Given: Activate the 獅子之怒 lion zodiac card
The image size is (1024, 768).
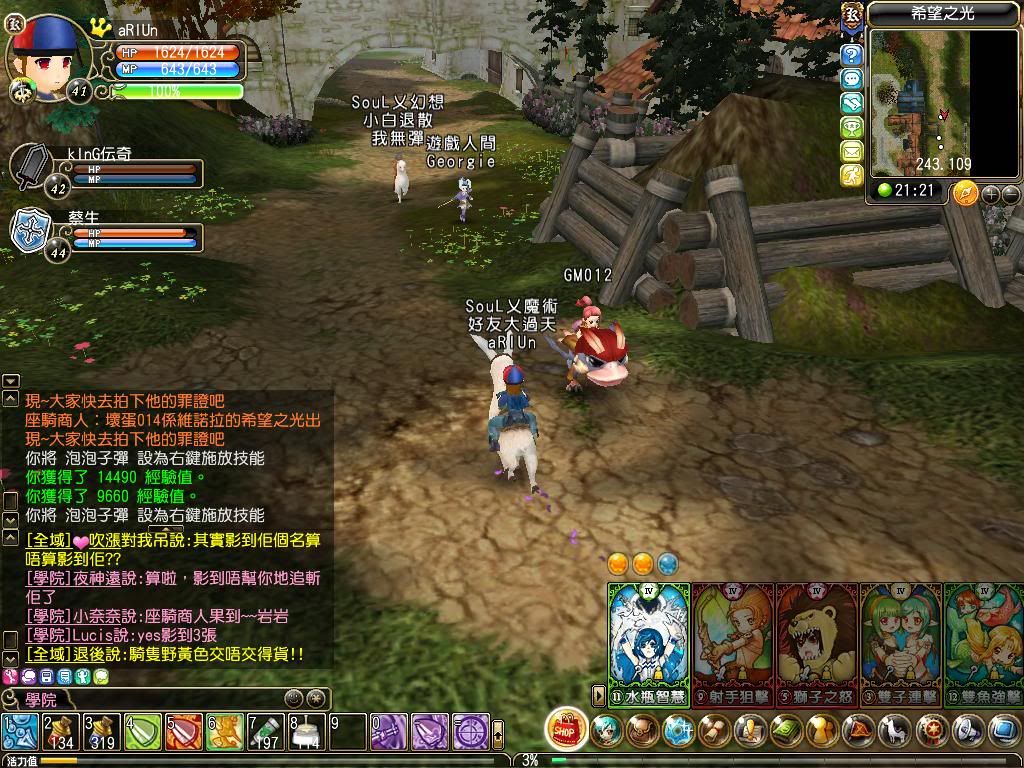Looking at the screenshot, I should click(x=816, y=640).
